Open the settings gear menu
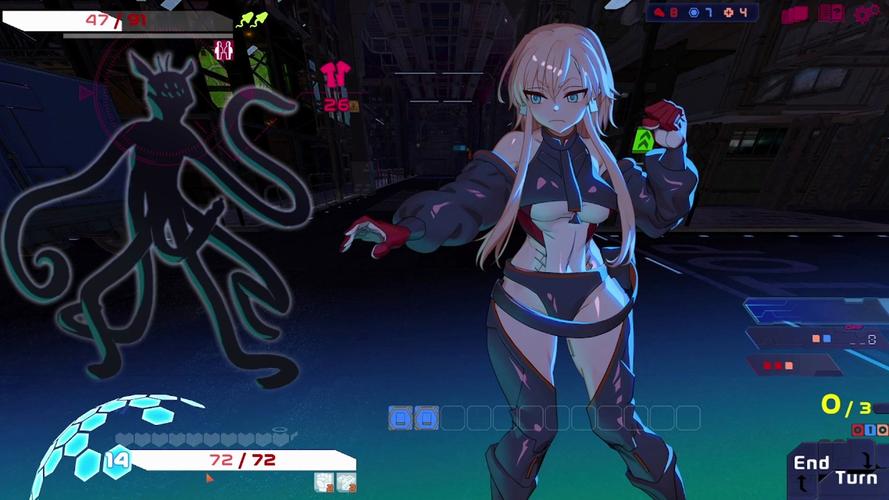The height and width of the screenshot is (500, 889). (865, 14)
